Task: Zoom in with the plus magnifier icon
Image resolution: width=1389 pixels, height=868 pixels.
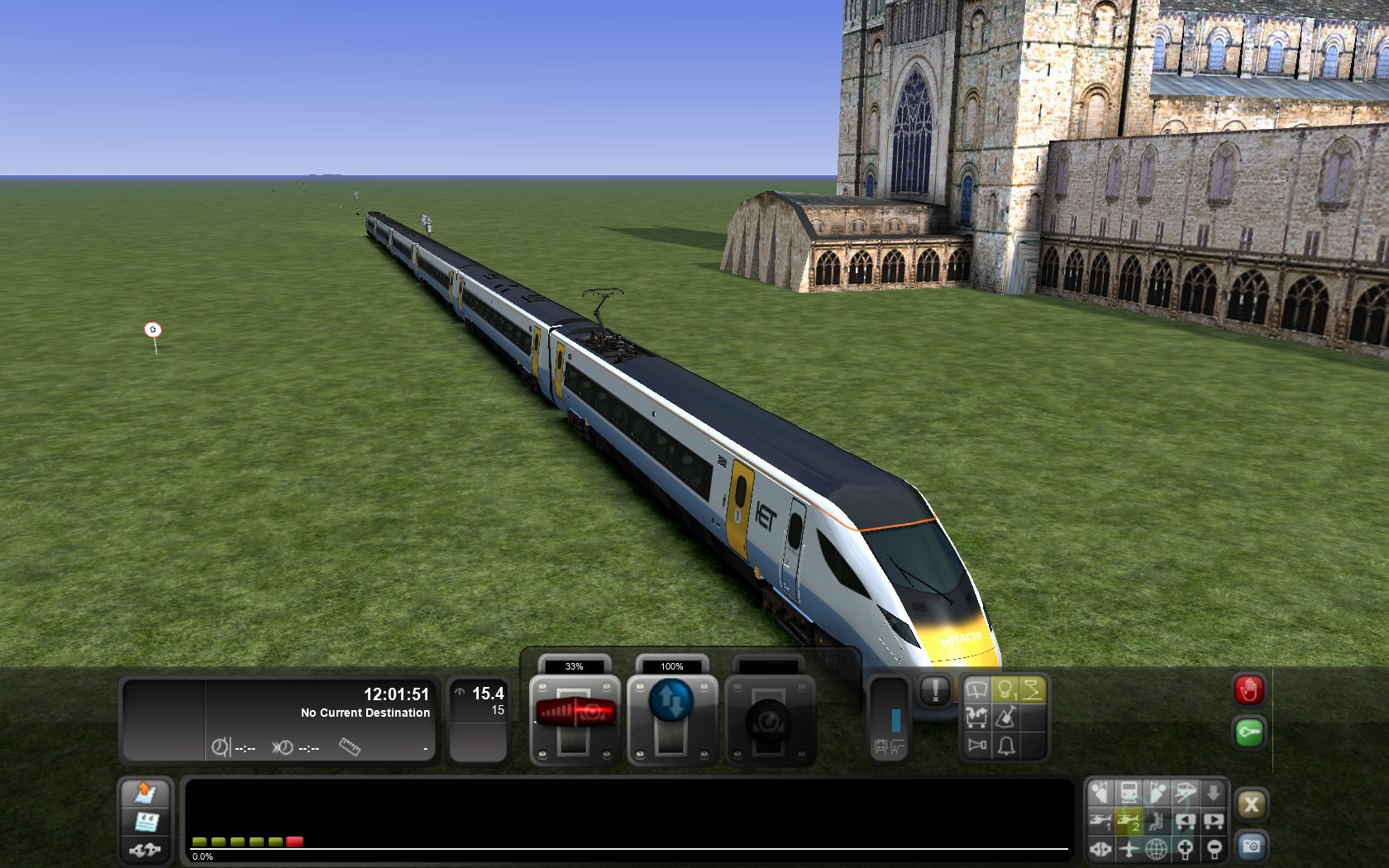Action: pyautogui.click(x=1185, y=848)
